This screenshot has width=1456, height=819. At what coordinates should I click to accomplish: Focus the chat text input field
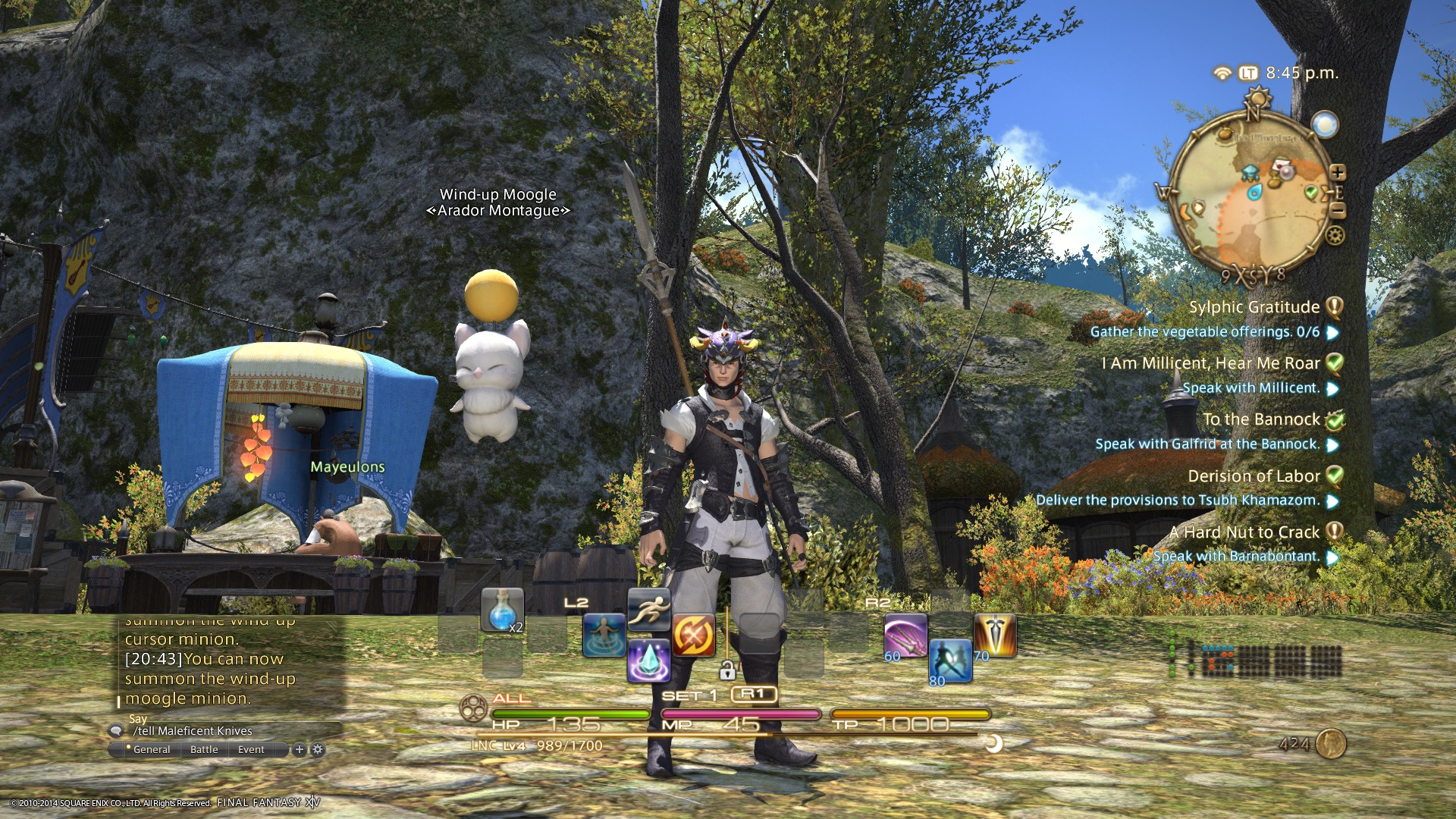pyautogui.click(x=227, y=731)
